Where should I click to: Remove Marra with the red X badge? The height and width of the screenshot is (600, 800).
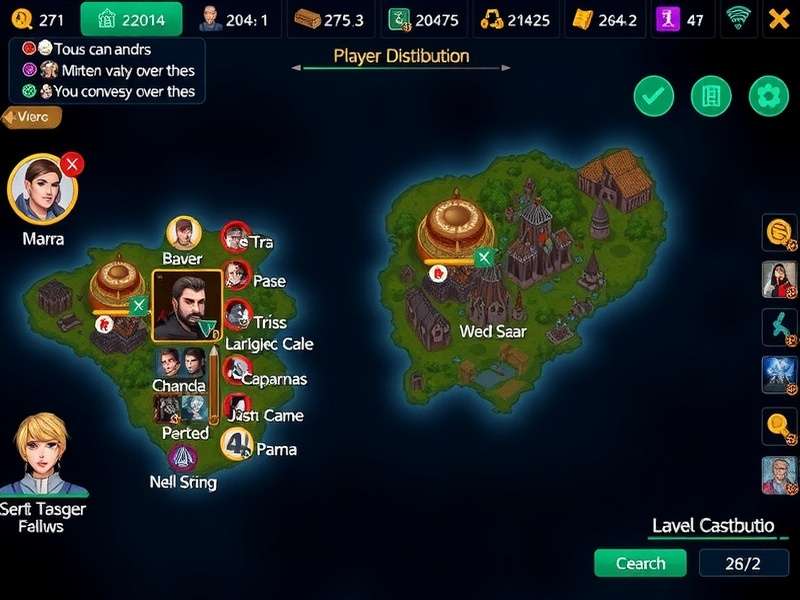72,164
